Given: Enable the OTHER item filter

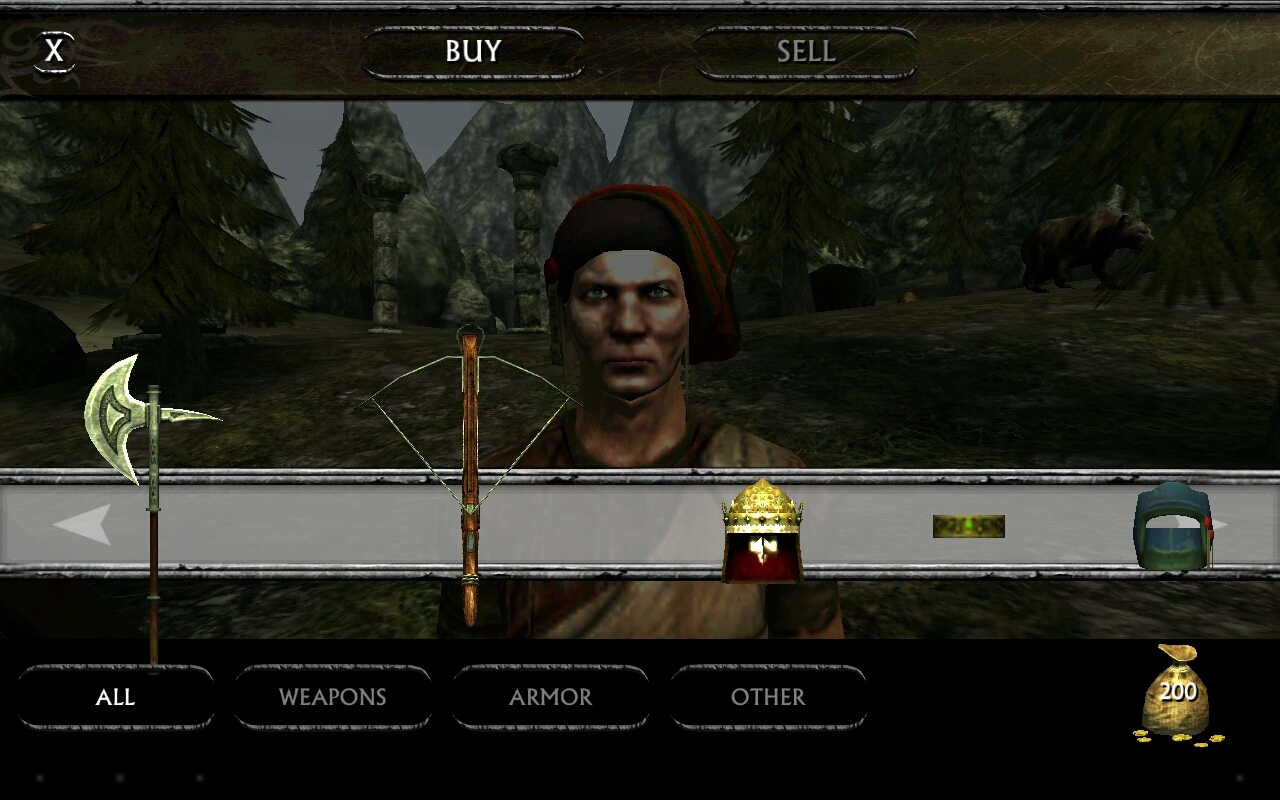Looking at the screenshot, I should 768,697.
